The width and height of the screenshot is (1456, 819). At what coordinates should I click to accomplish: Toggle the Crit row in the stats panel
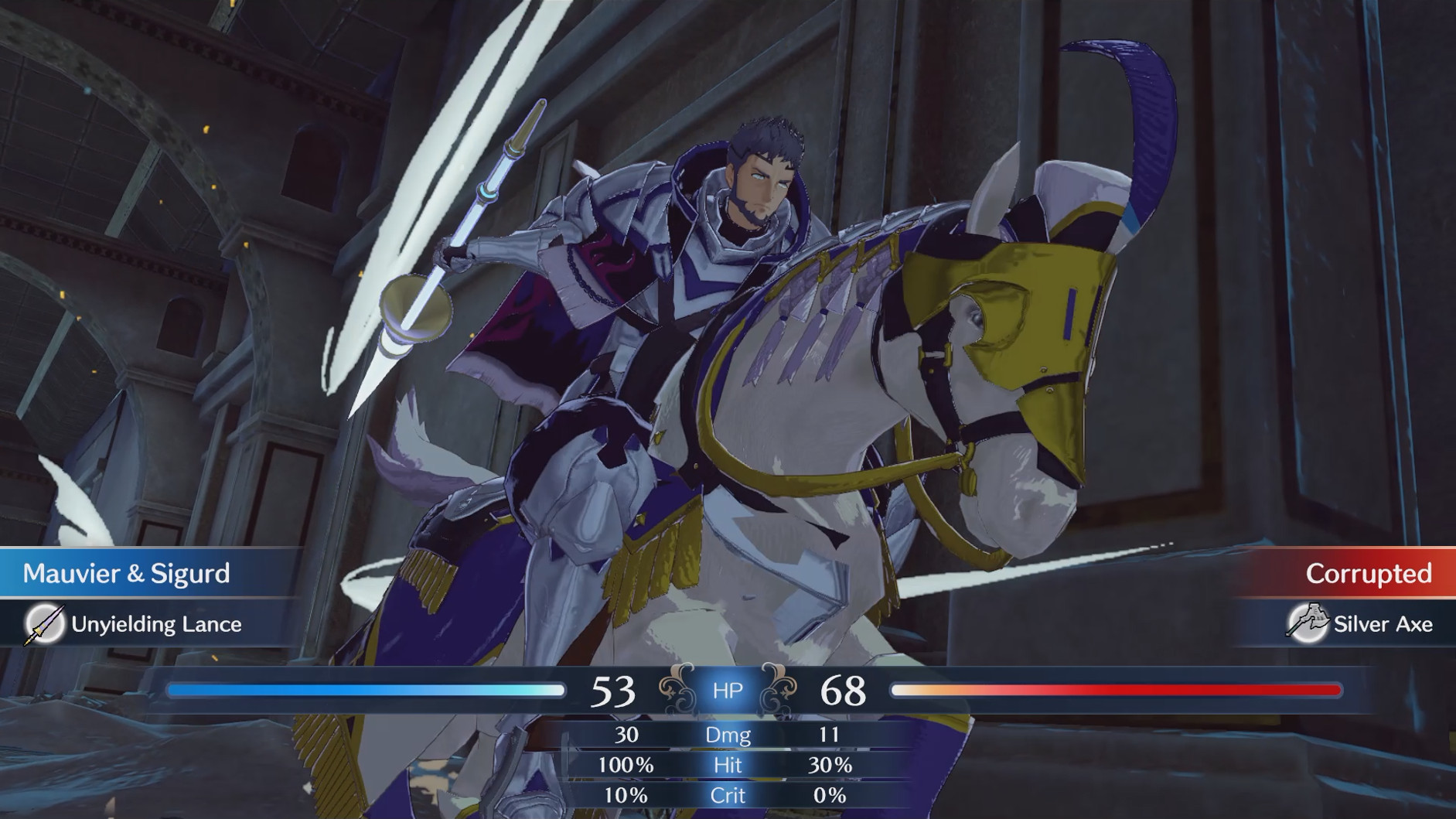[x=728, y=795]
